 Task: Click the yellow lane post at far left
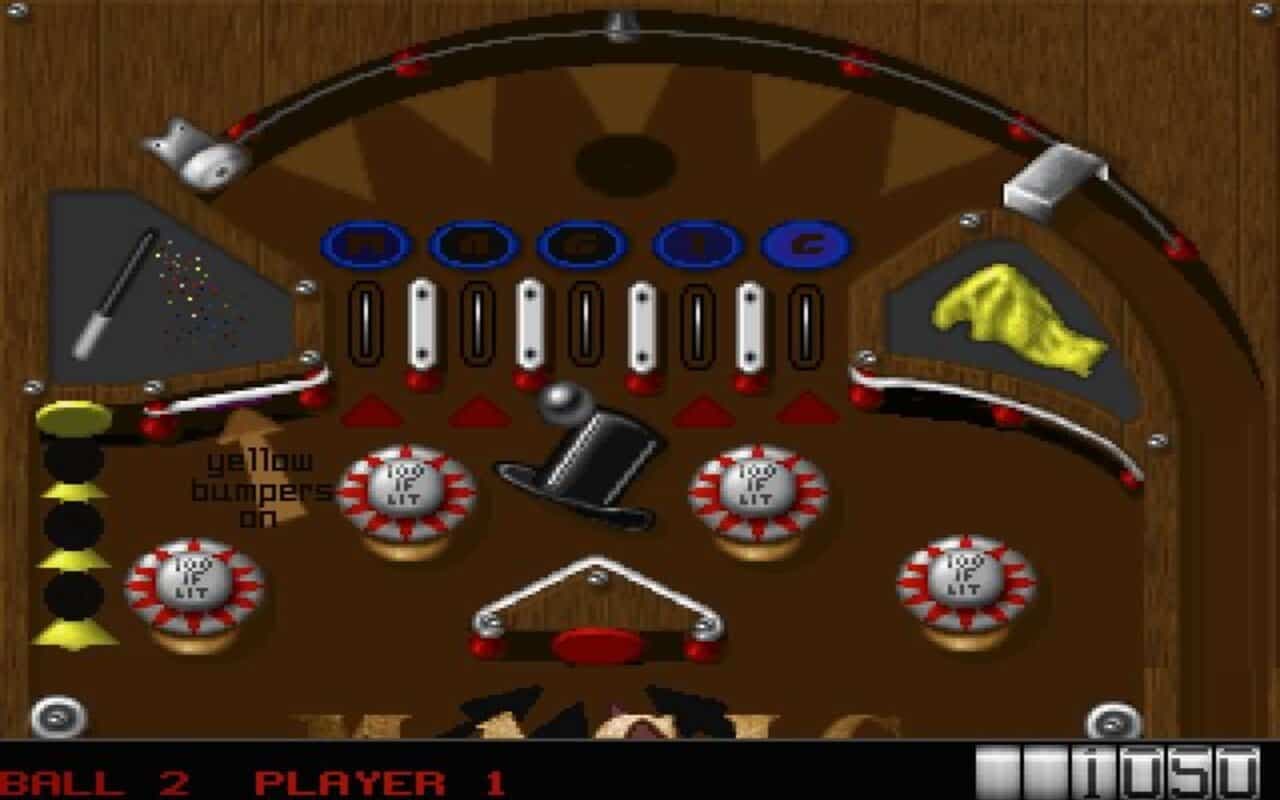pyautogui.click(x=70, y=420)
